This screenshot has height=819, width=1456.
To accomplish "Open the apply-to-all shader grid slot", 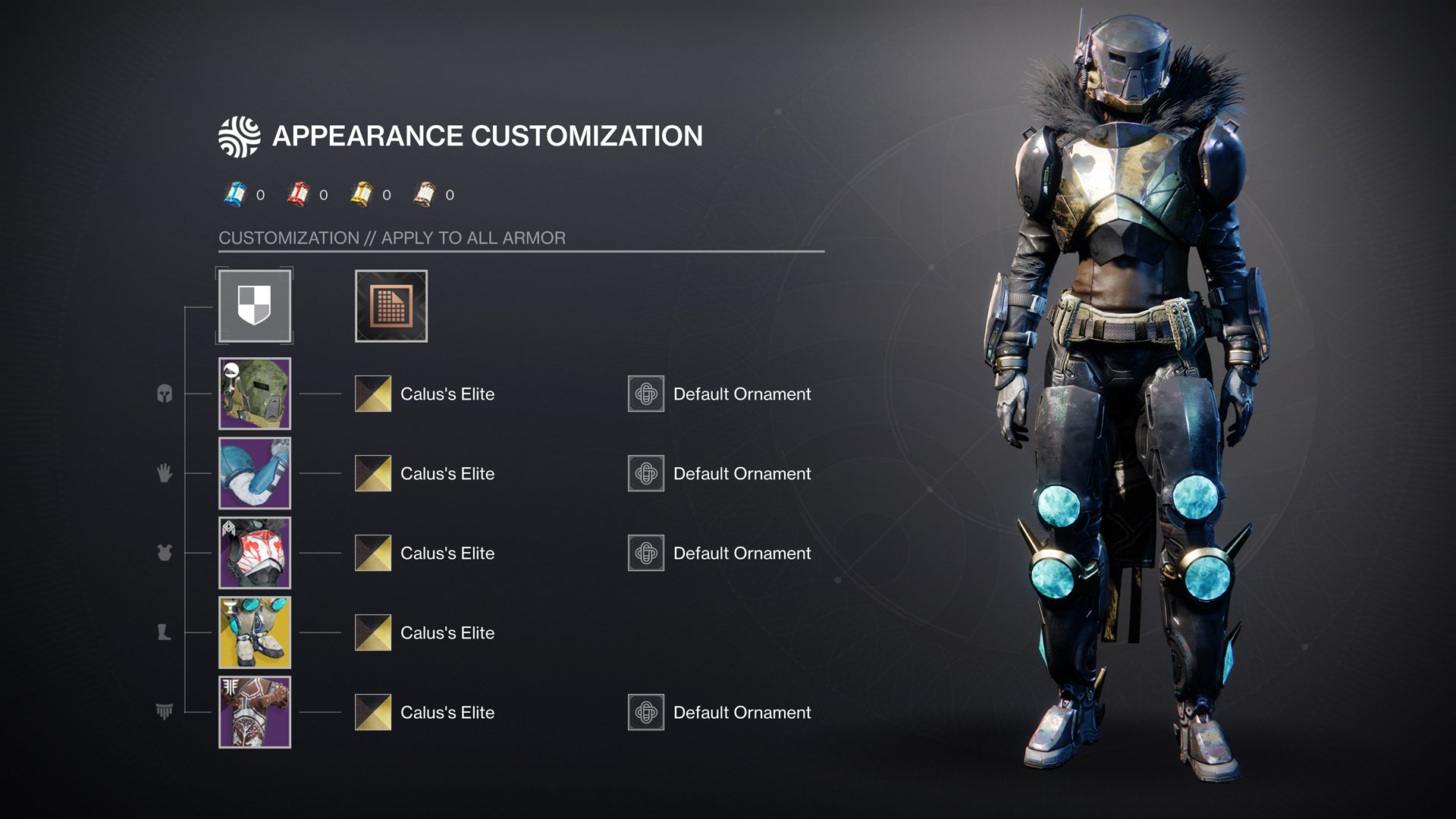I will (x=391, y=306).
